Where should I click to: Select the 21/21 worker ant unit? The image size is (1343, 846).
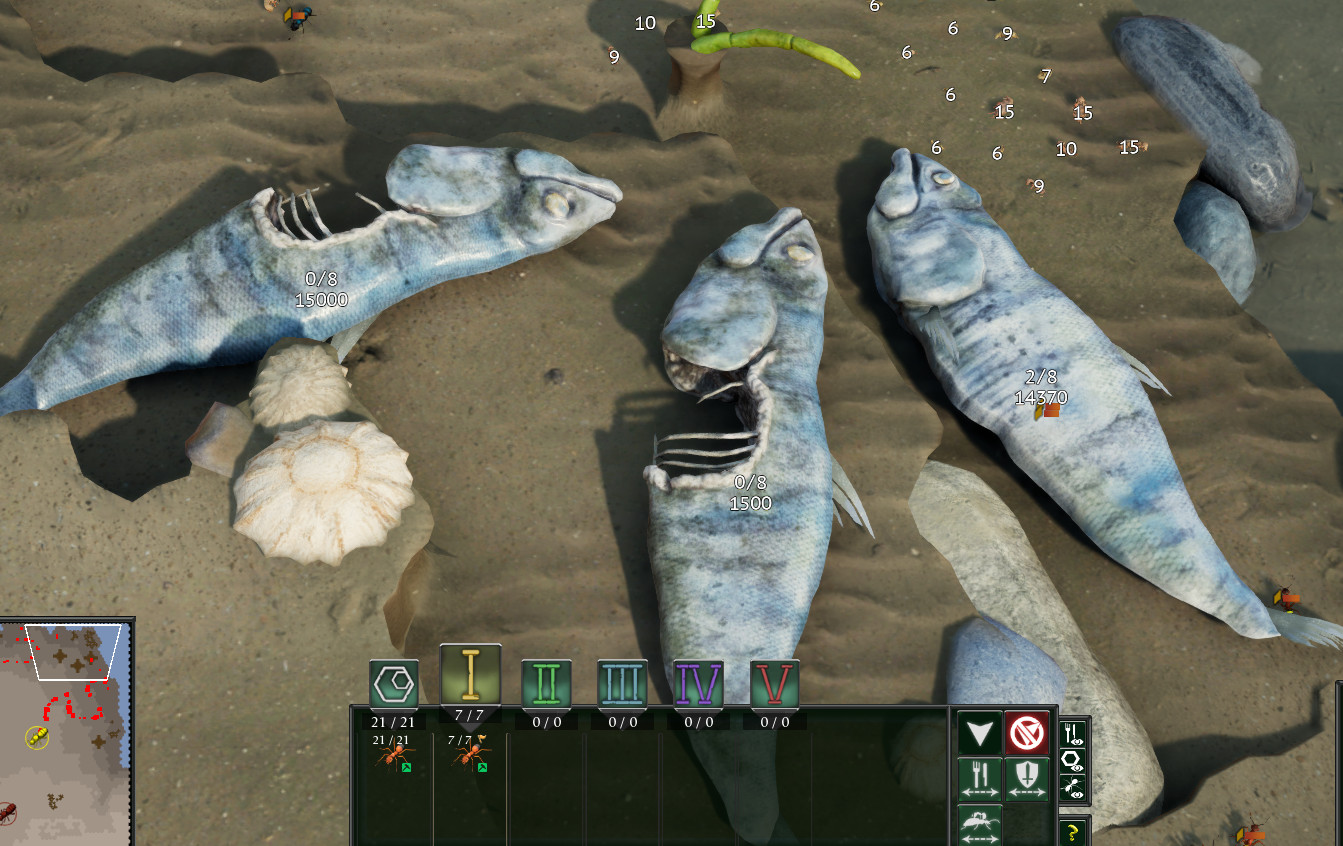[391, 755]
